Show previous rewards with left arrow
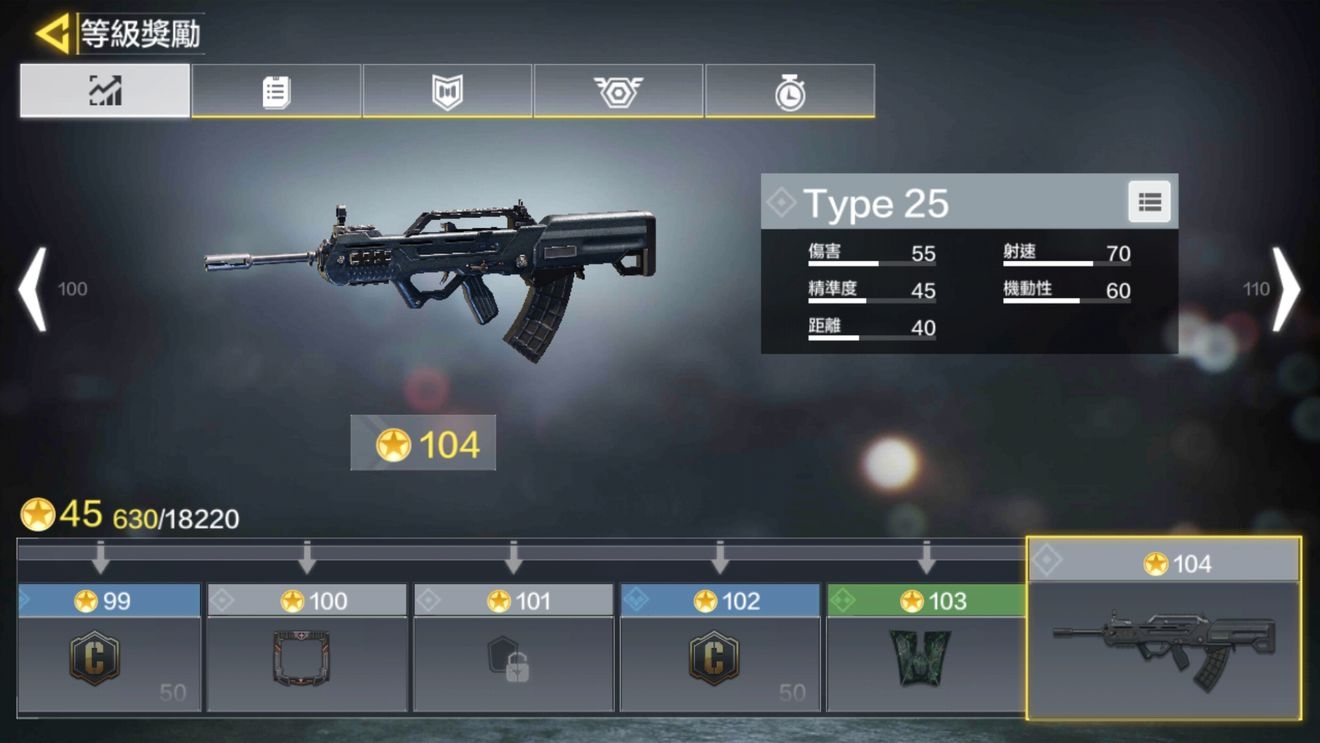The image size is (1320, 743). pyautogui.click(x=34, y=289)
